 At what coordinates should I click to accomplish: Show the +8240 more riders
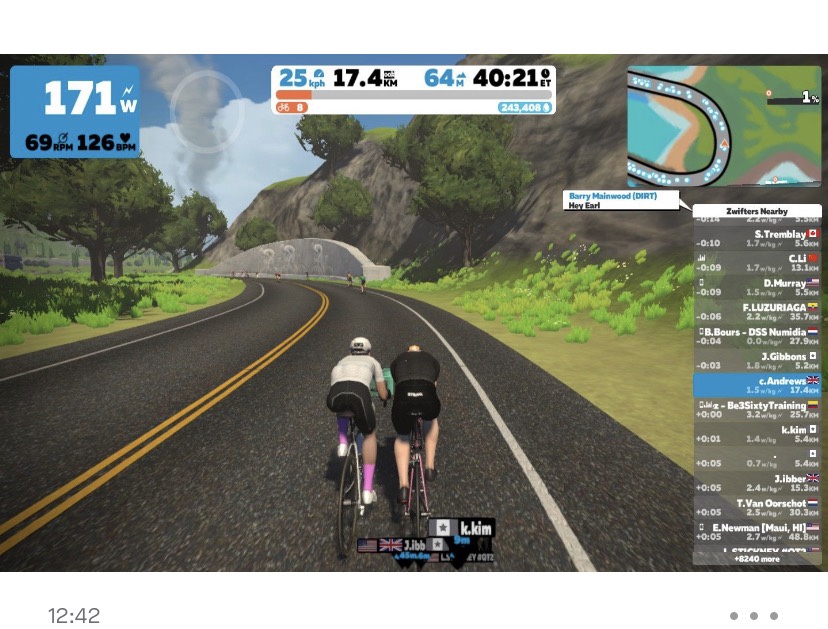(x=756, y=559)
